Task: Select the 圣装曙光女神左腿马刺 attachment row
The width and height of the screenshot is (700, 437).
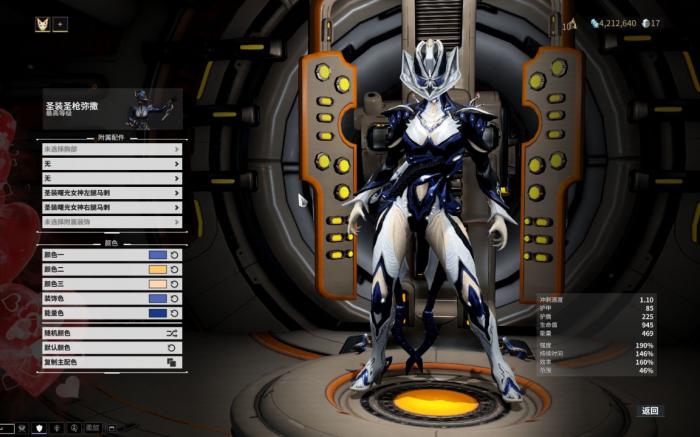Action: coord(112,193)
